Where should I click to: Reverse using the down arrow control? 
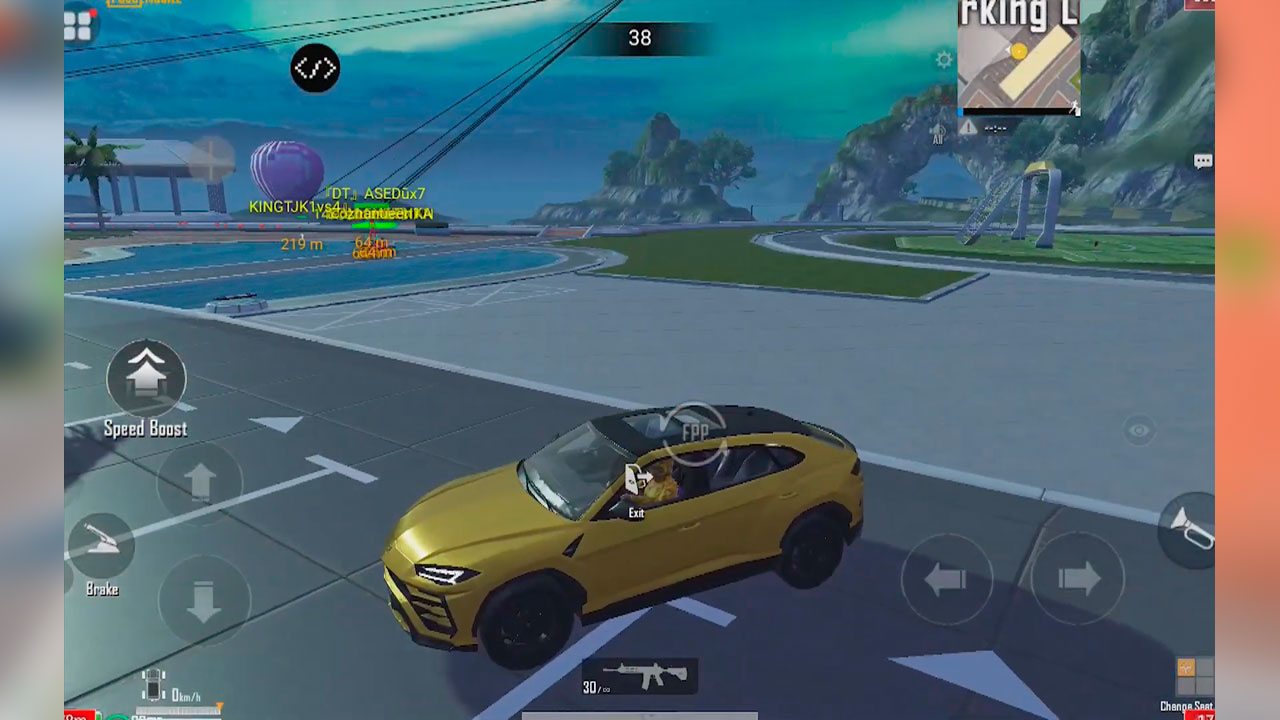point(204,601)
